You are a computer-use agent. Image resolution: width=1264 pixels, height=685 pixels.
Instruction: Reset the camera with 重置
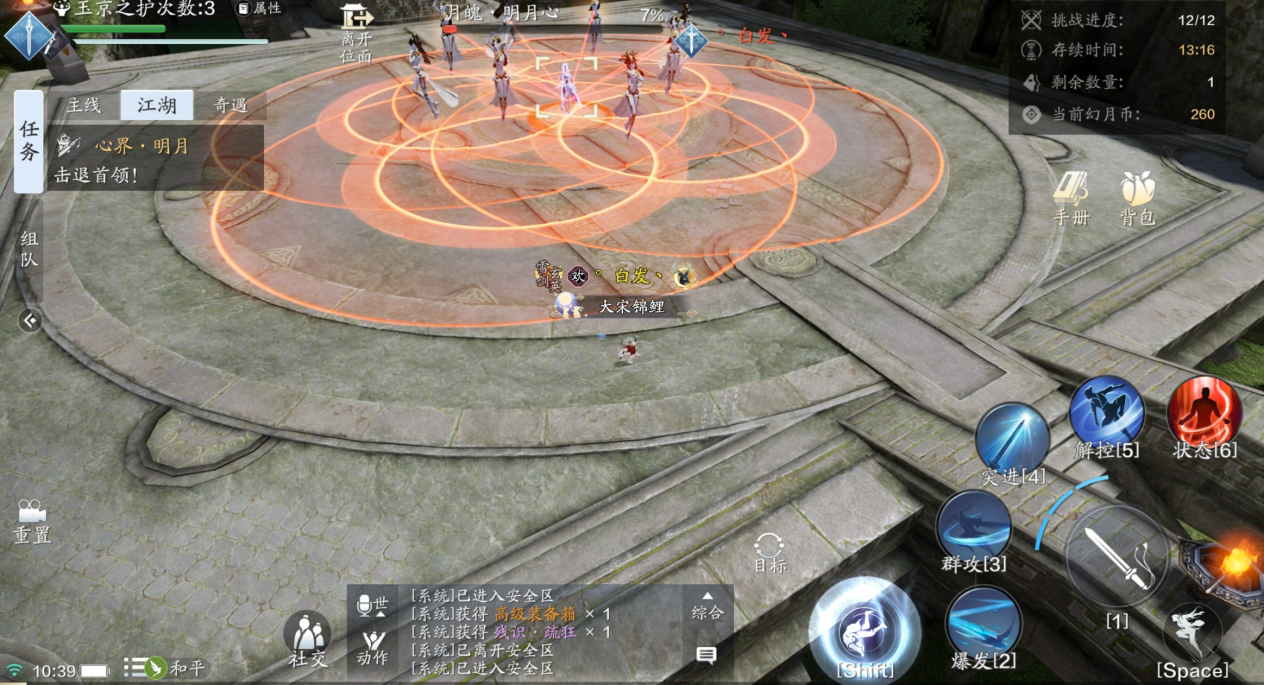[x=31, y=521]
